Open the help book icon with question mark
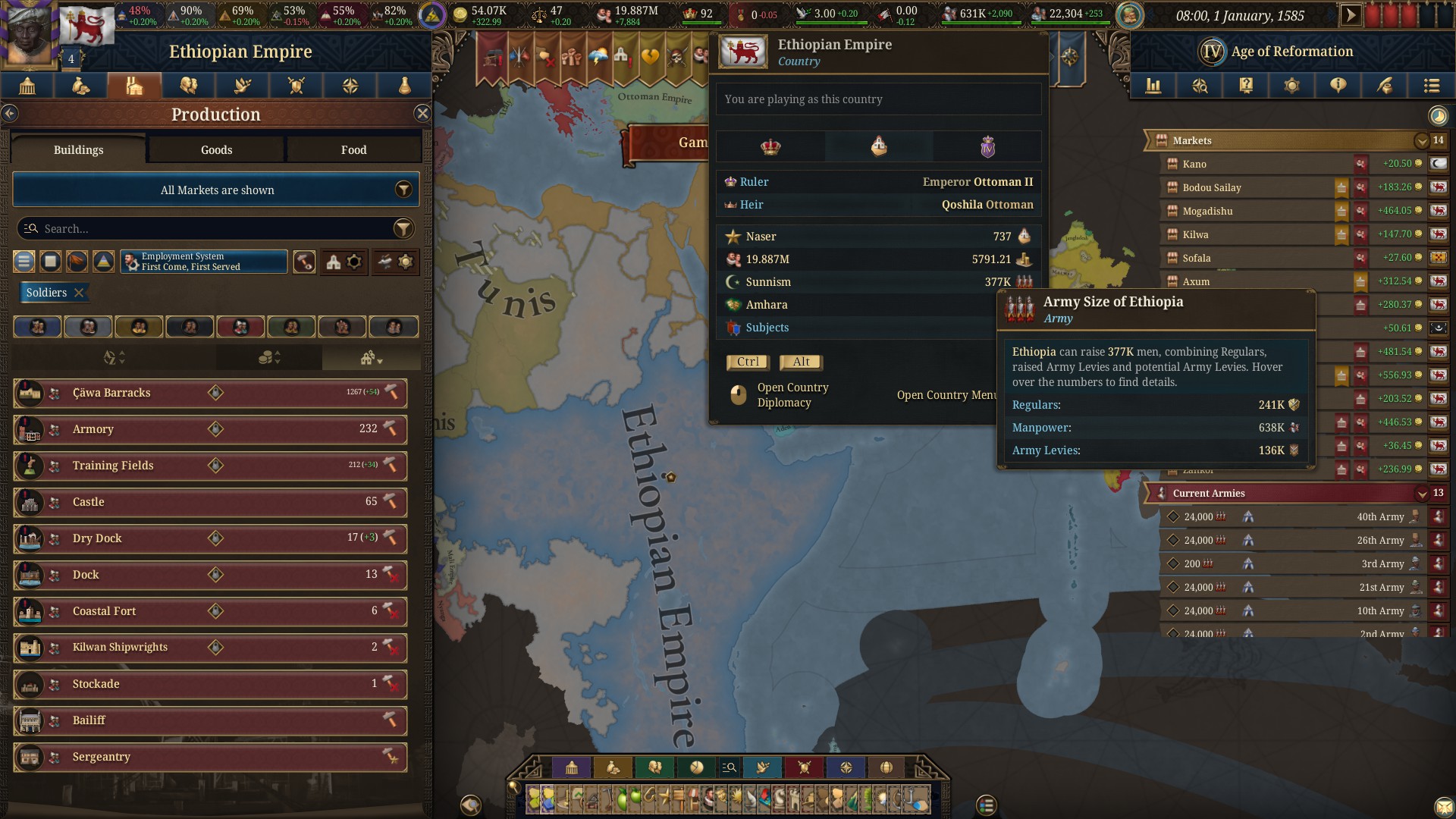Screen dimensions: 1456x819 (x=1245, y=86)
